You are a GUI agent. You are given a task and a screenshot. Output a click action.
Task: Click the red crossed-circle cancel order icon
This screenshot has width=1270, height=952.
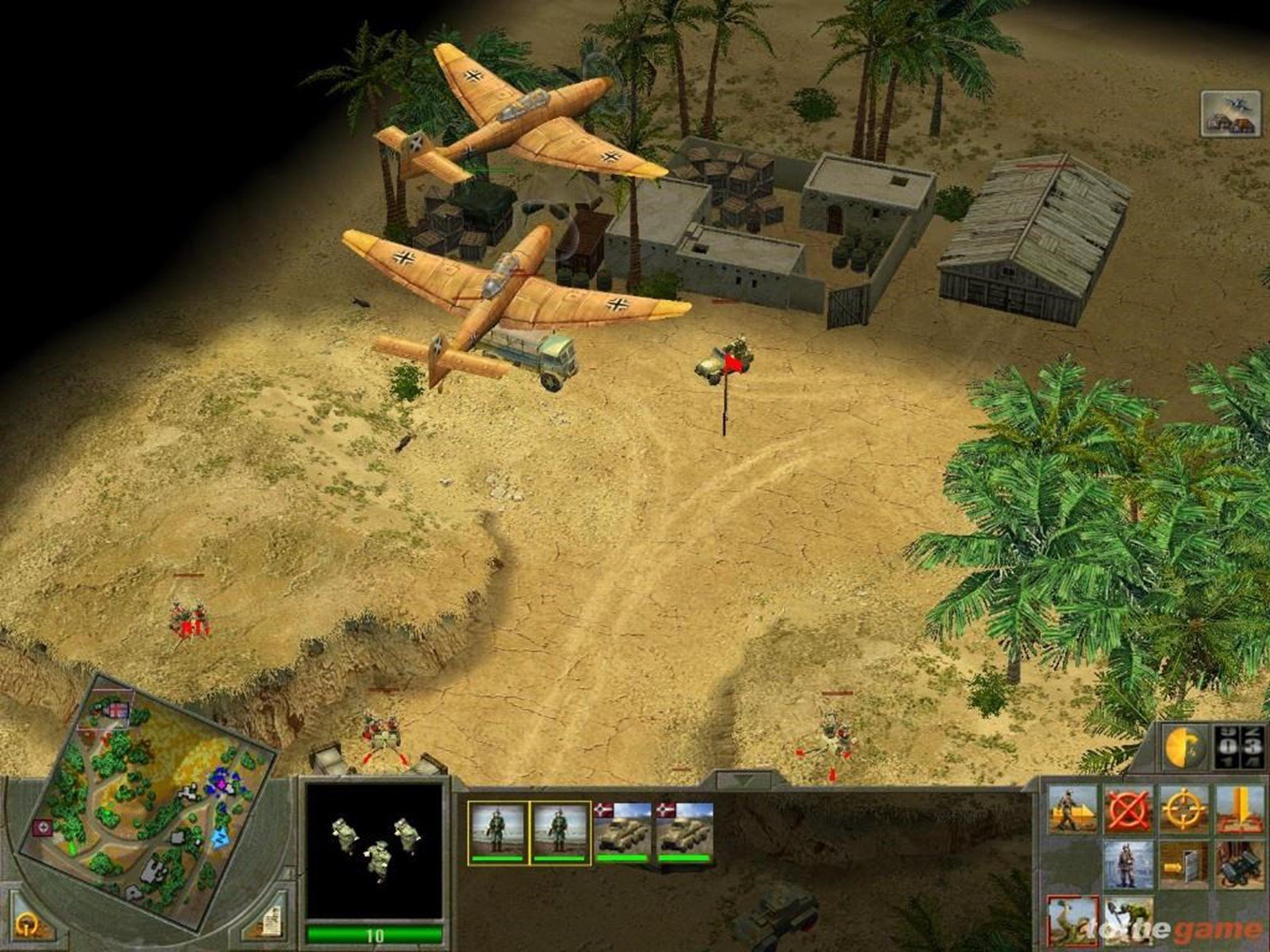1130,808
